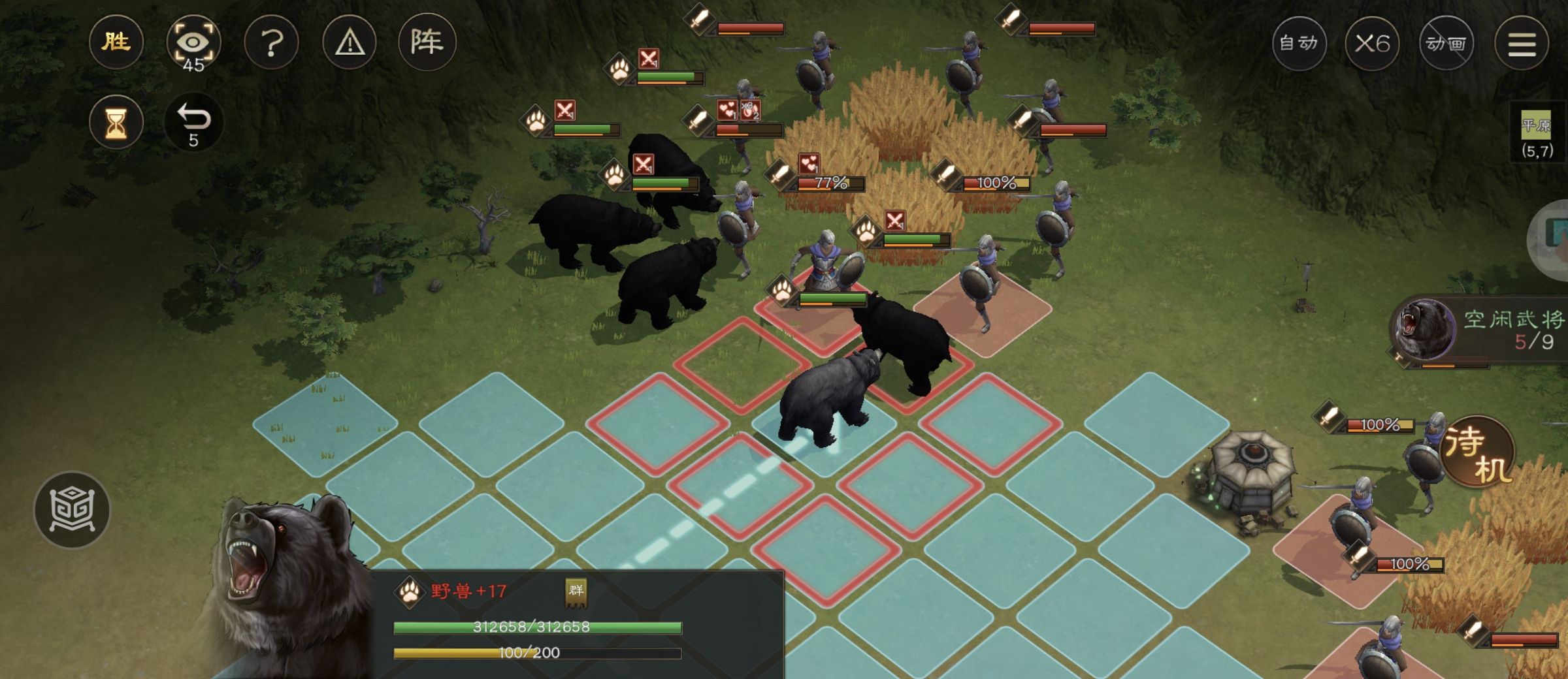Image resolution: width=1568 pixels, height=679 pixels.
Task: Undo the last move with the arrow button
Action: (193, 122)
